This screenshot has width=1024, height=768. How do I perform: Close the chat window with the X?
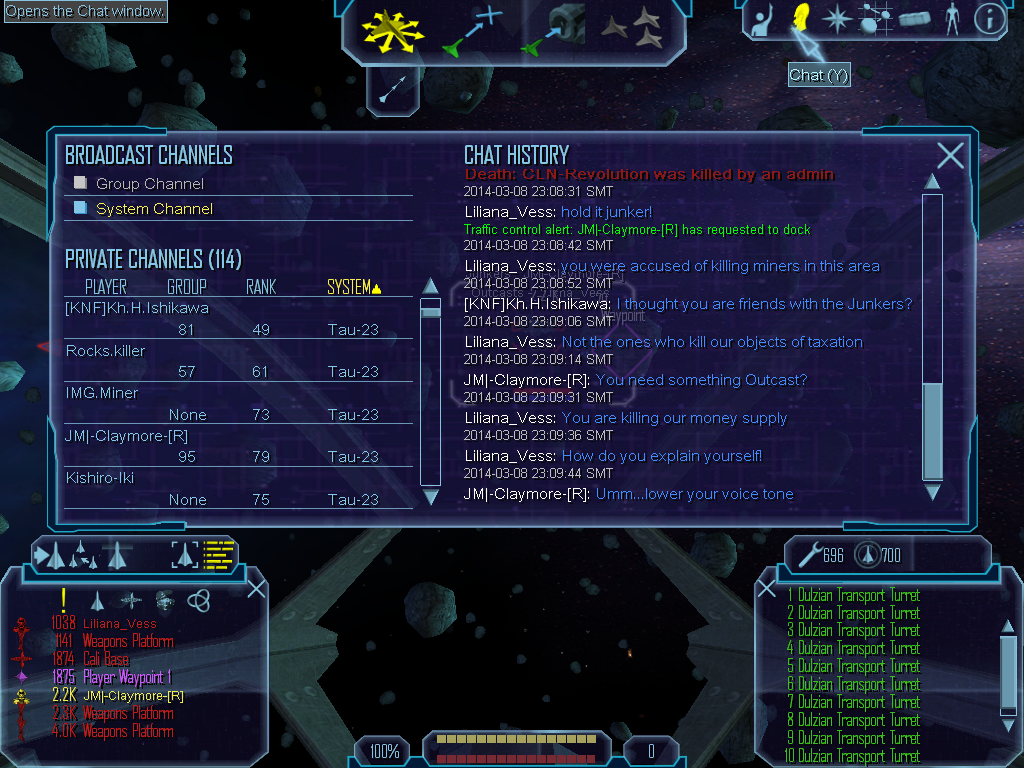(x=950, y=155)
